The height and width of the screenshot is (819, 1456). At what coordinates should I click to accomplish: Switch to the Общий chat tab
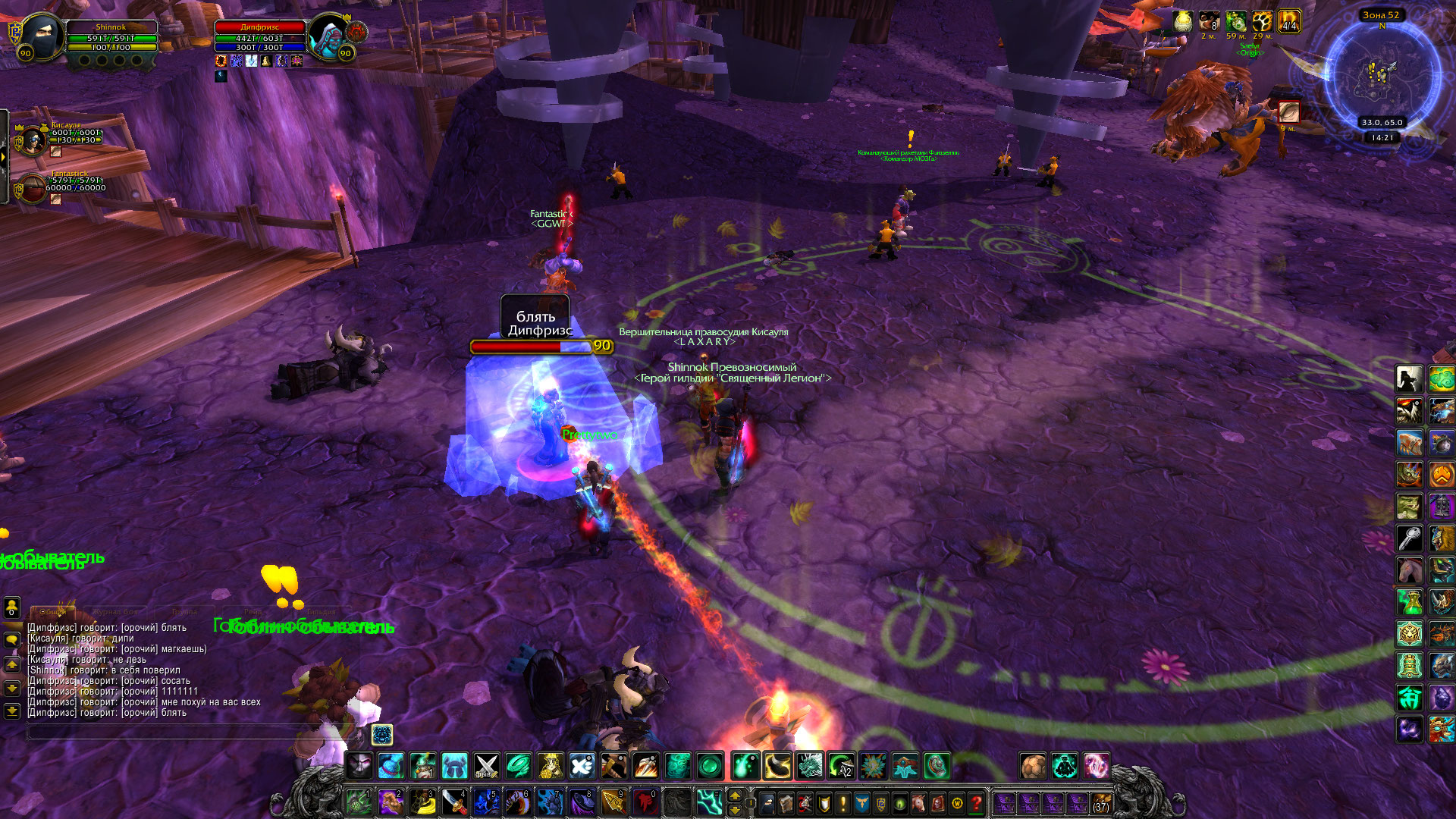[x=52, y=611]
